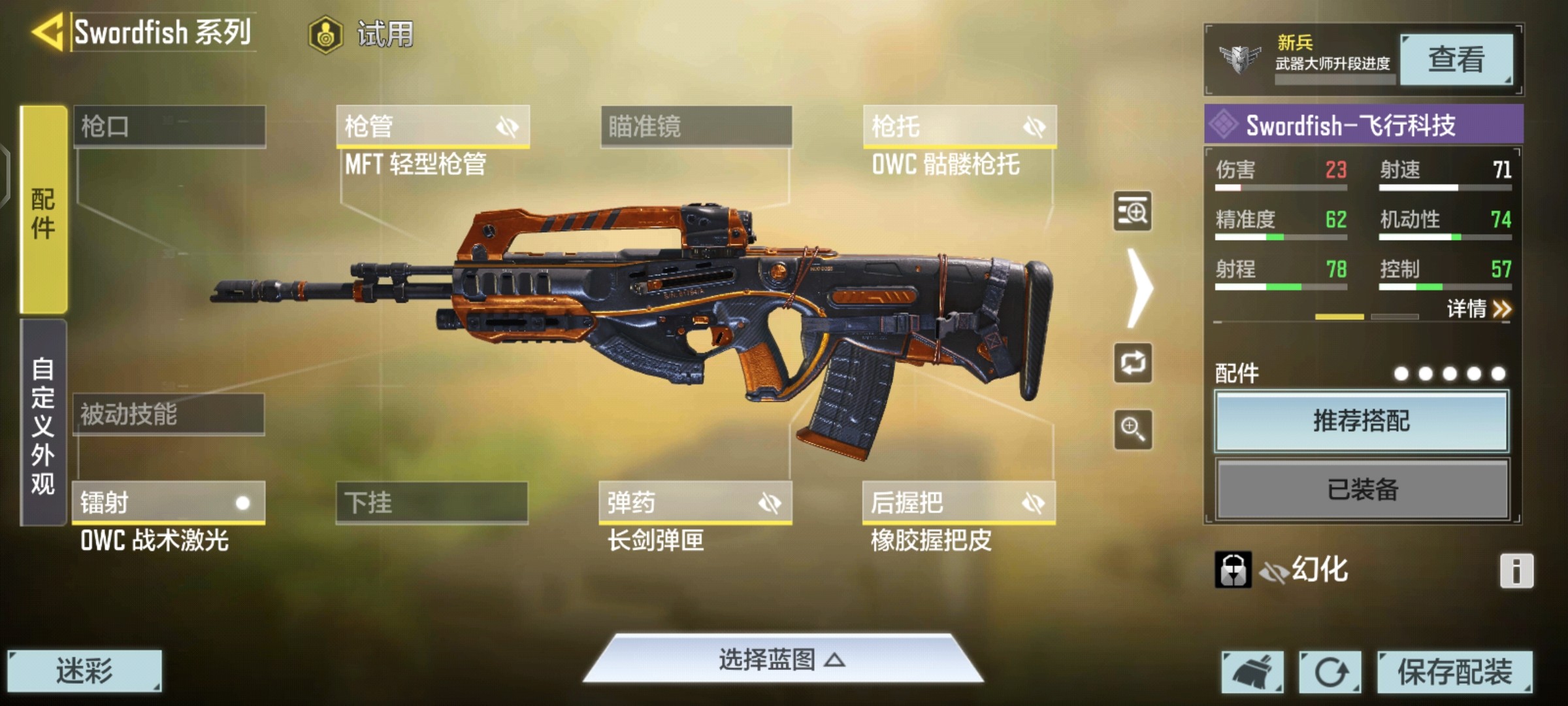The image size is (1568, 706).
Task: Open the 镭射 laser slot
Action: click(169, 503)
